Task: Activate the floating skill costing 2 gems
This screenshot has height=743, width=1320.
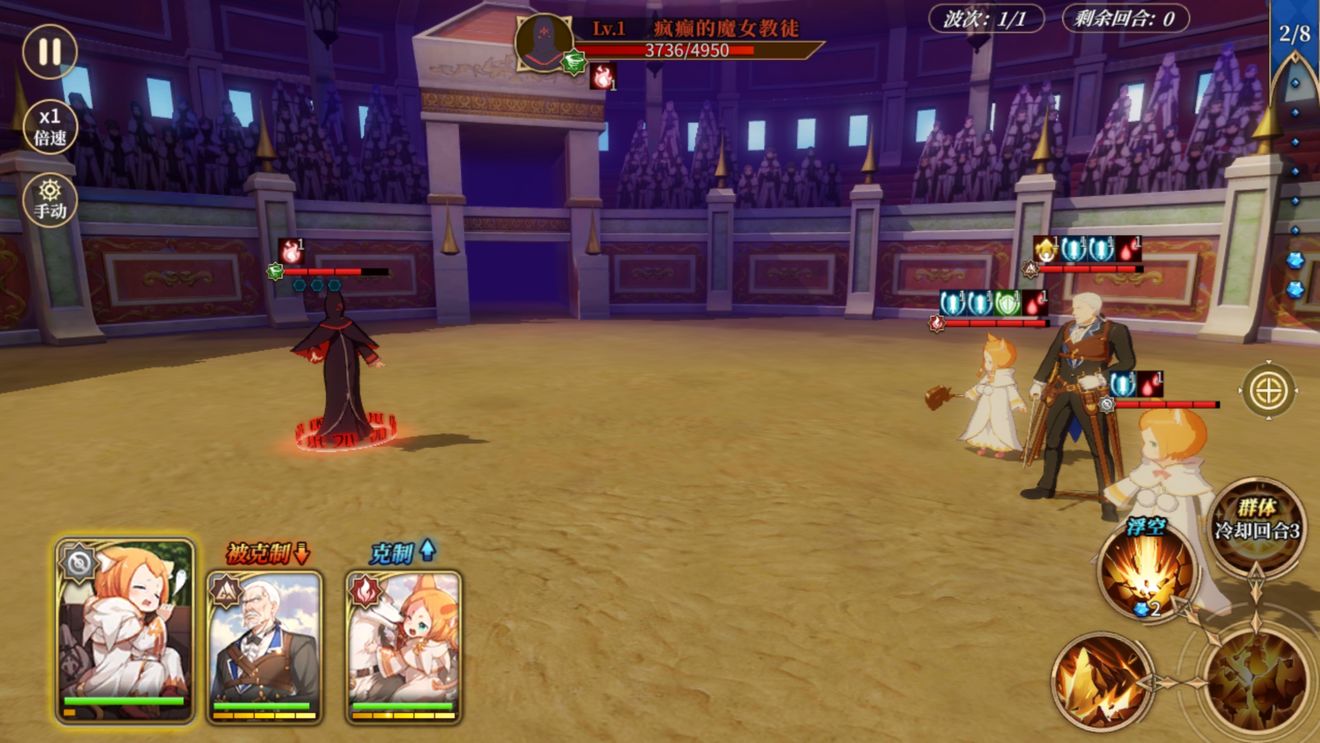Action: [1148, 570]
